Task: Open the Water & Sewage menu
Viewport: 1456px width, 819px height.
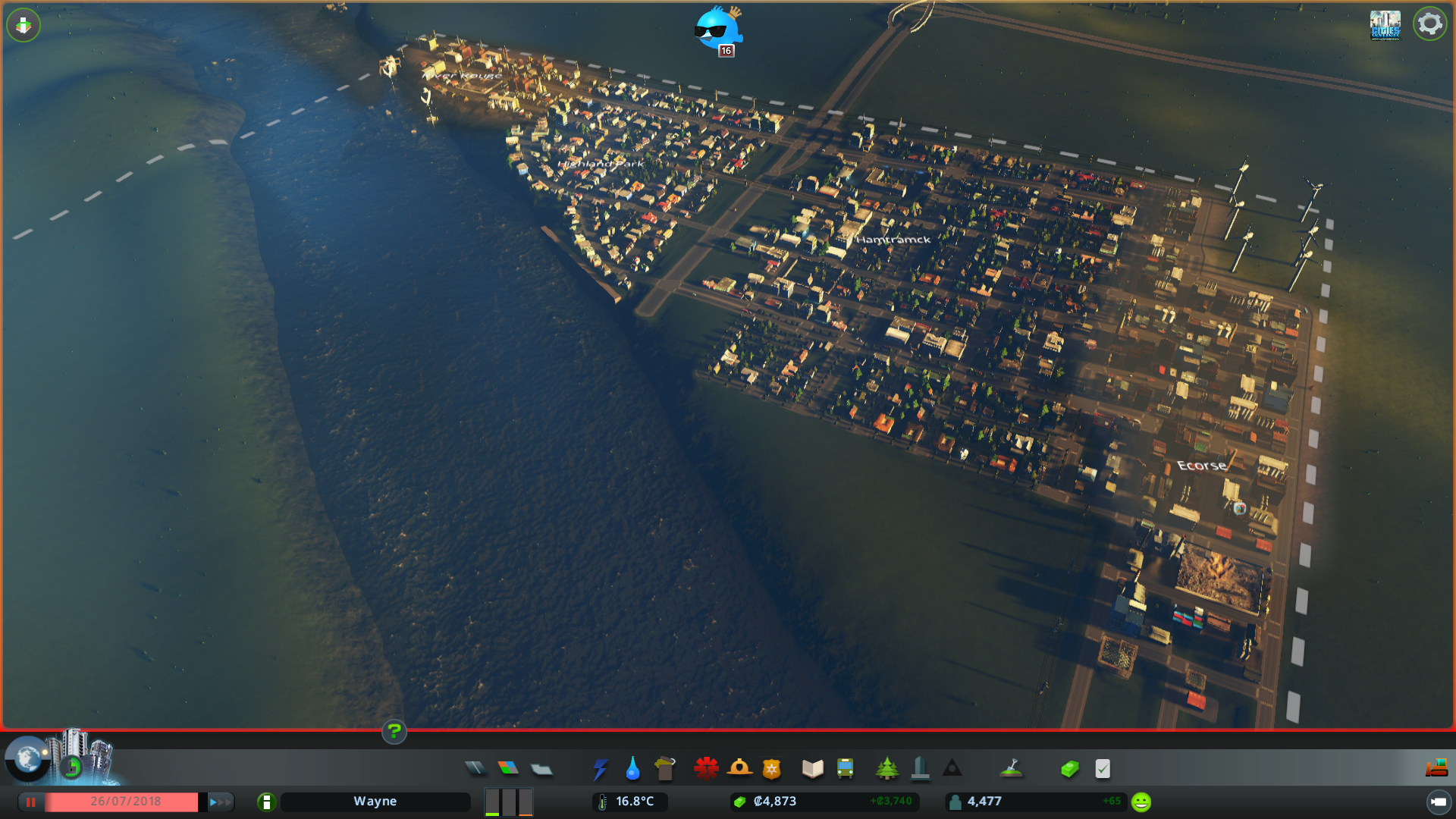Action: click(x=632, y=768)
